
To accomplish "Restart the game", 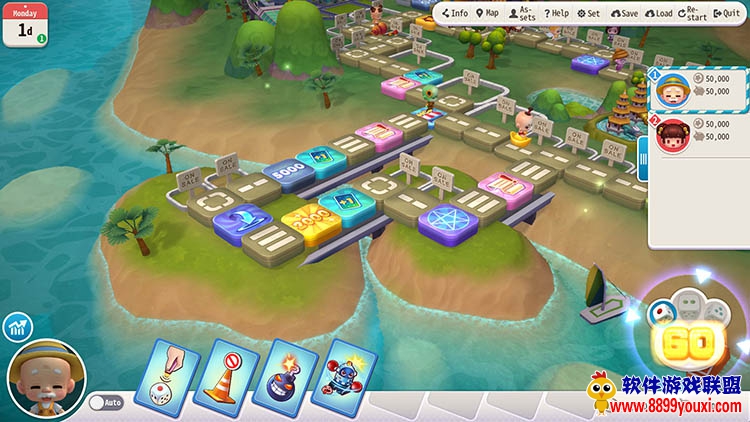I will click(x=692, y=13).
